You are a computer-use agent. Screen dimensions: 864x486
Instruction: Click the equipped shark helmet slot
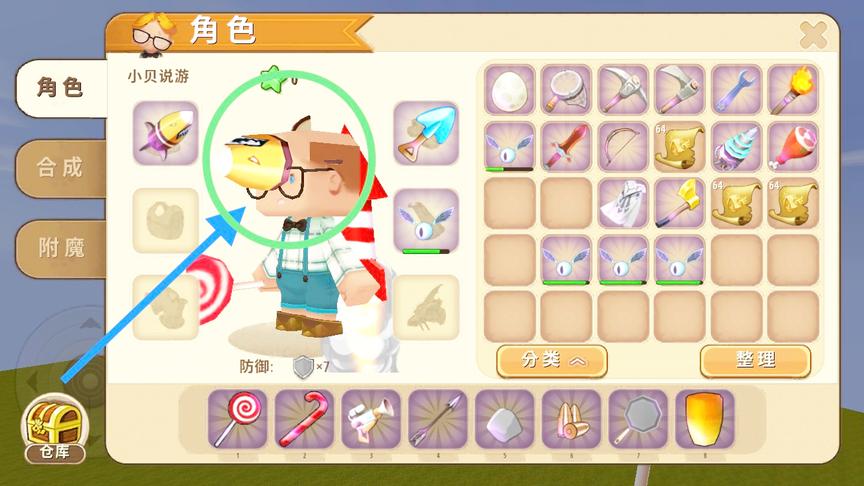pos(165,133)
